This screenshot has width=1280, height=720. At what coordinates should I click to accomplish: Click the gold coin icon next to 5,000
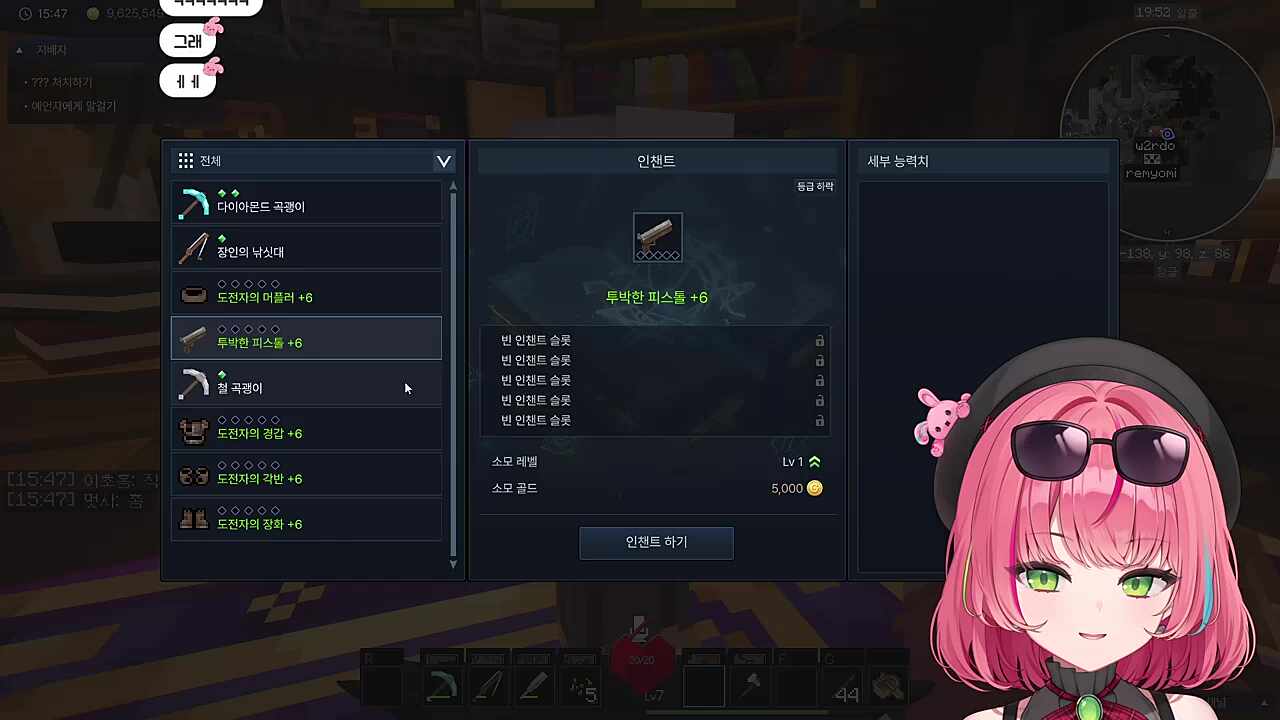(815, 488)
